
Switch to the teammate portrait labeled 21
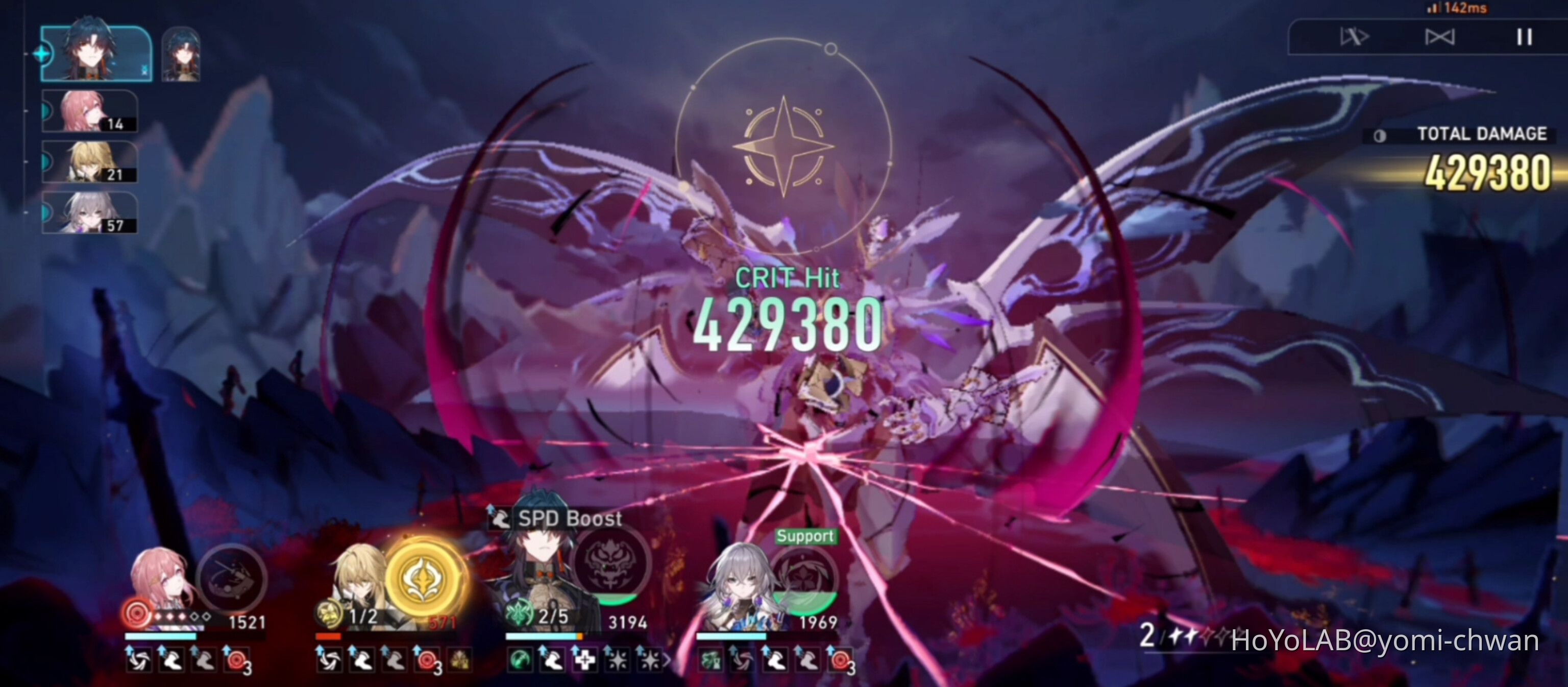click(88, 161)
